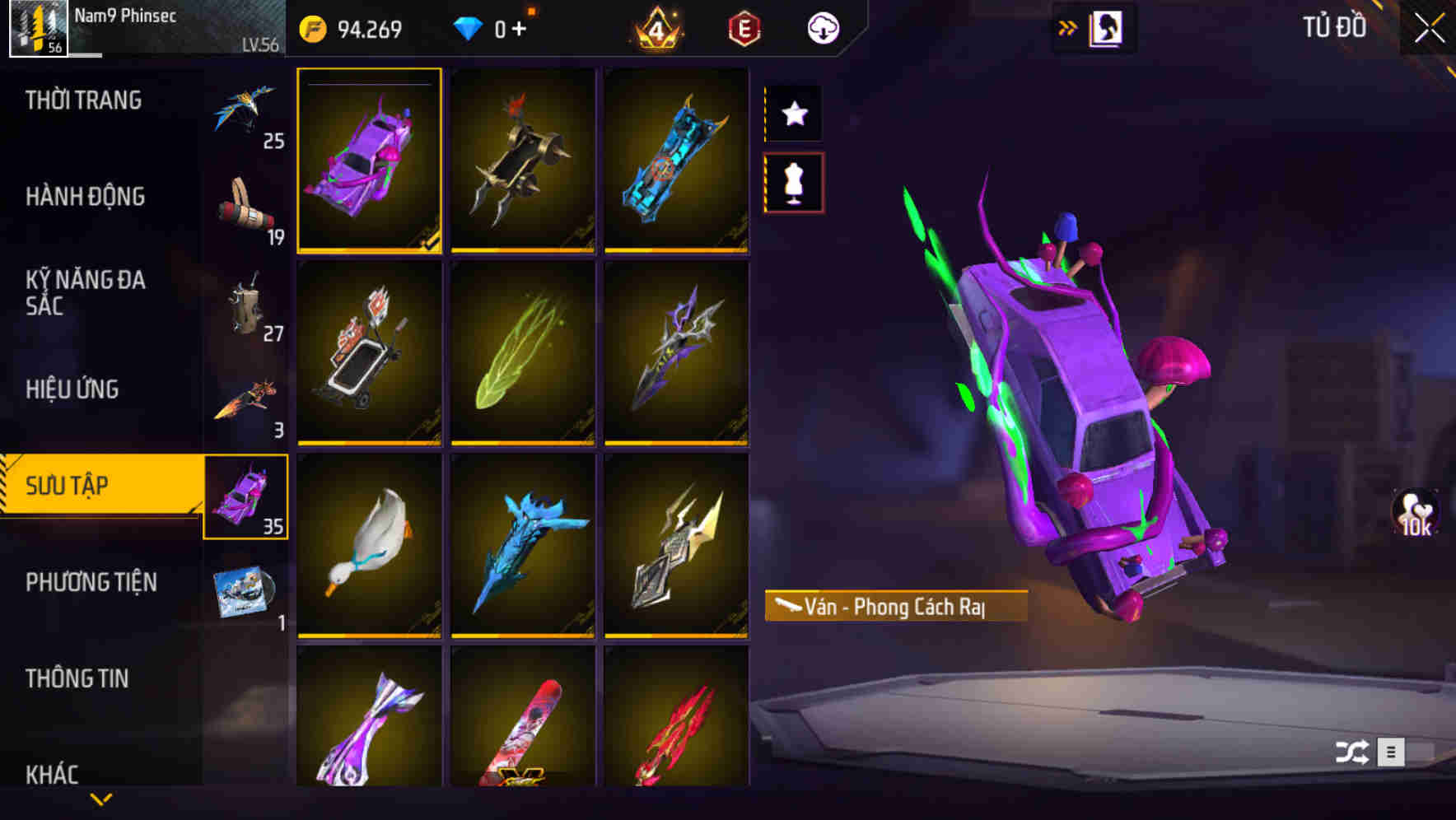Open the PHƯƠNG TIỆN menu section
Image resolution: width=1456 pixels, height=820 pixels.
pyautogui.click(x=91, y=582)
